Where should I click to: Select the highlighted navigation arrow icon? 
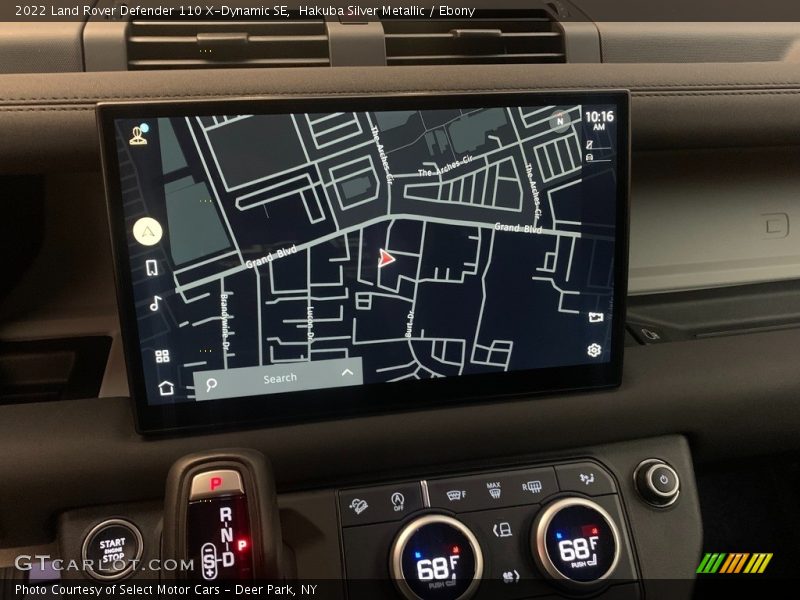click(x=148, y=231)
